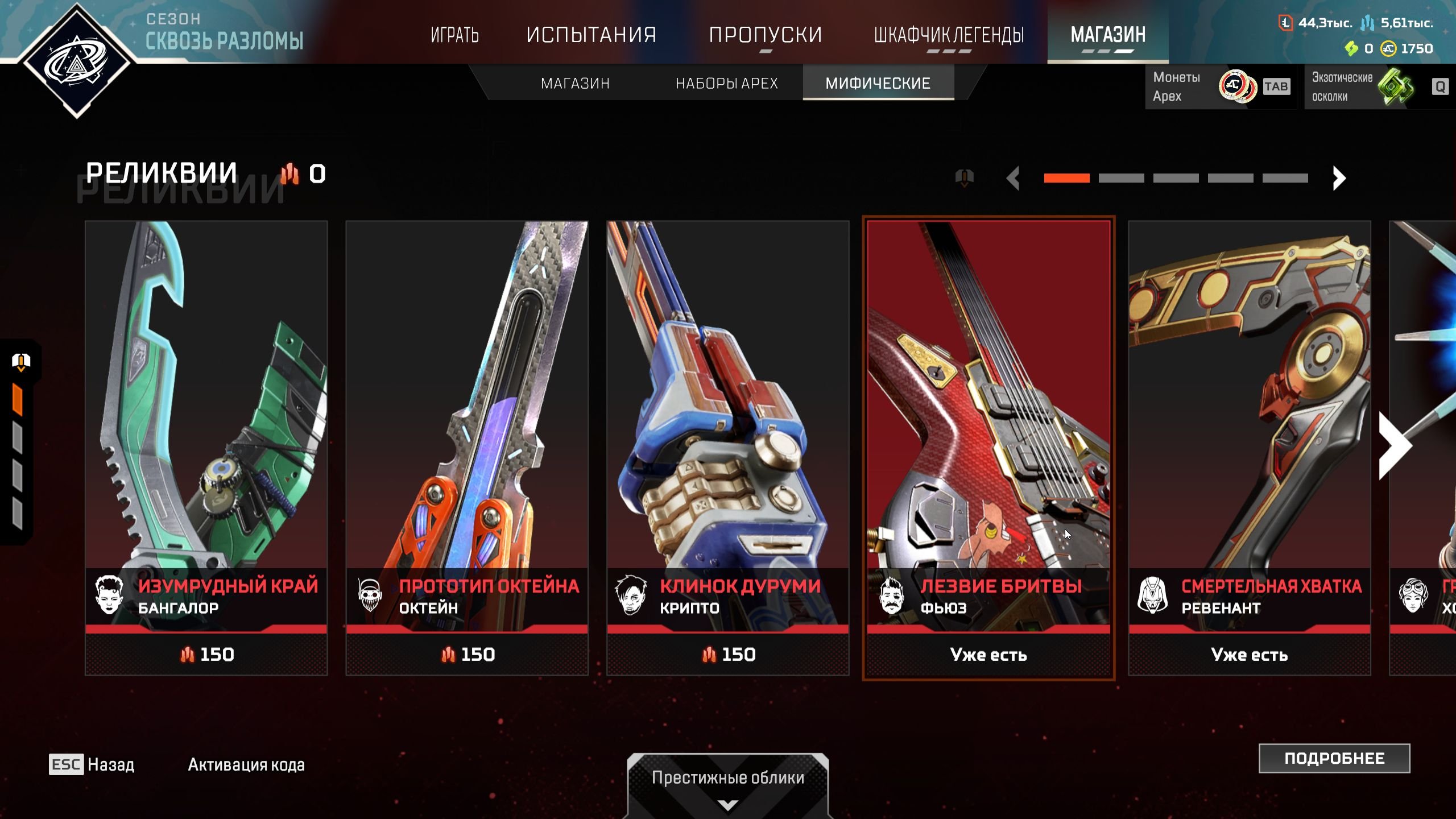Image resolution: width=1456 pixels, height=819 pixels.
Task: Show next heirlooms with large right arrow
Action: coord(1395,446)
